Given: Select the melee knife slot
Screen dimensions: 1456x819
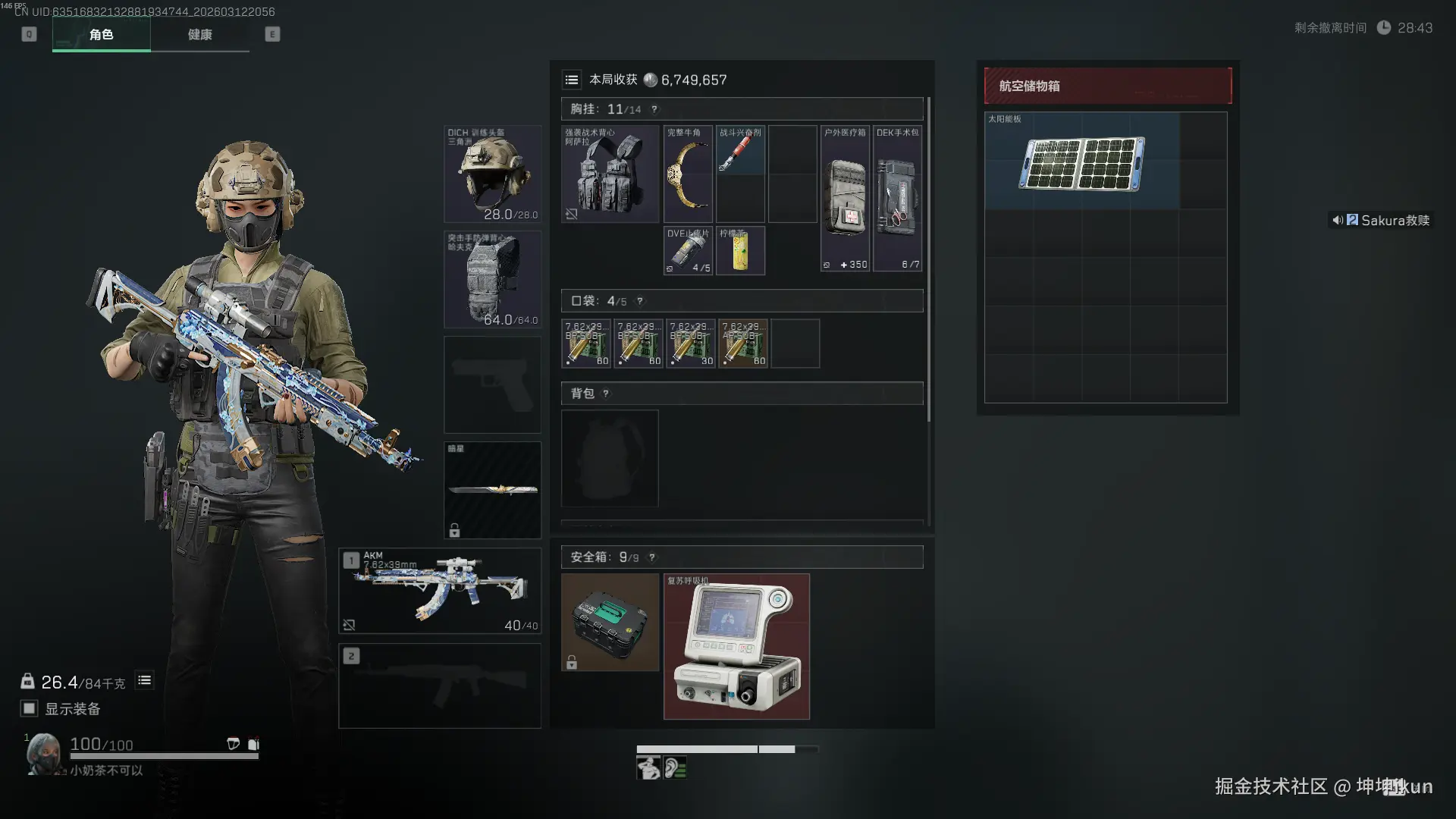Looking at the screenshot, I should click(x=492, y=490).
